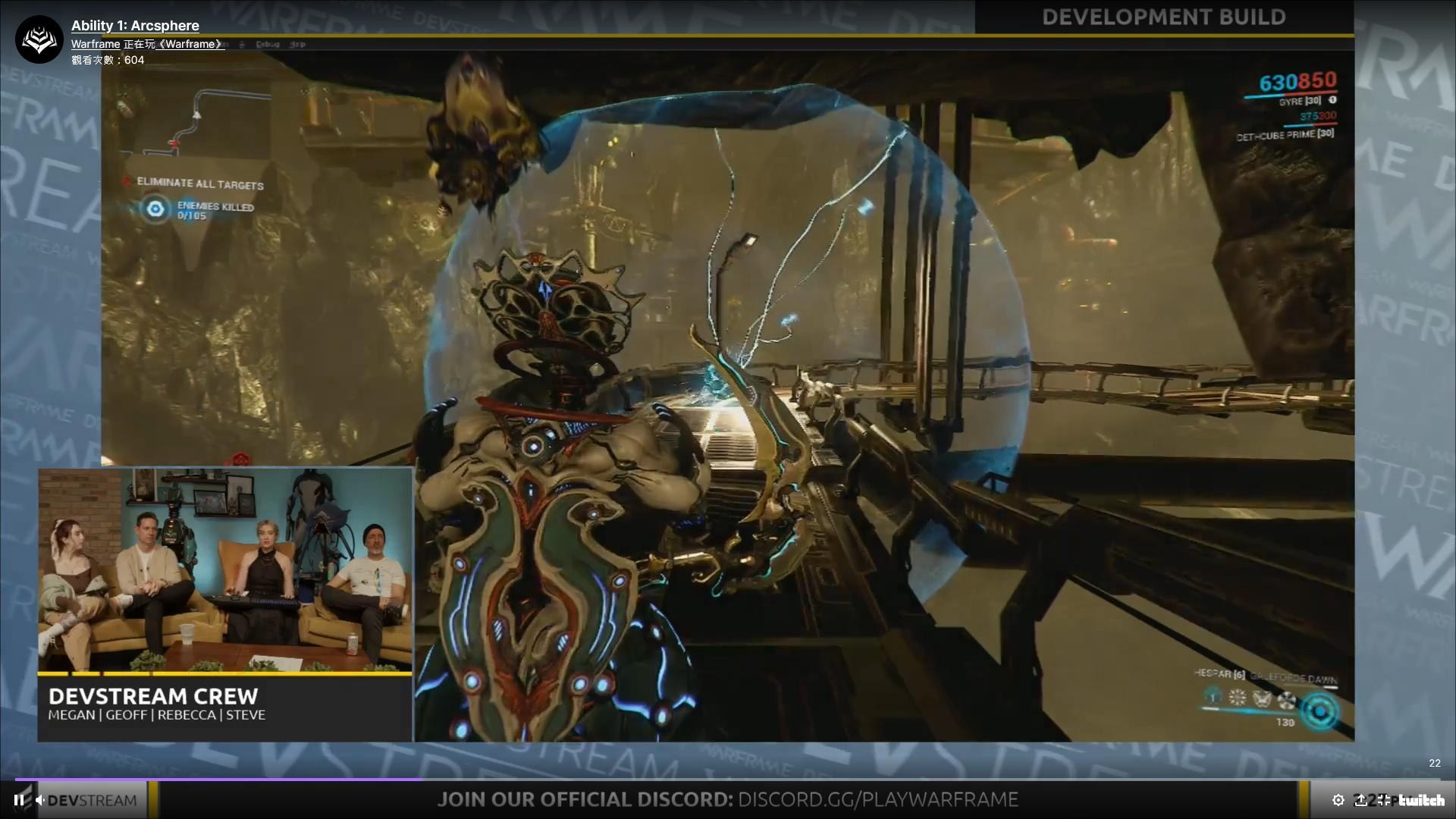Click the purple seek progress bar
This screenshot has height=819, width=1456.
pos(212,778)
